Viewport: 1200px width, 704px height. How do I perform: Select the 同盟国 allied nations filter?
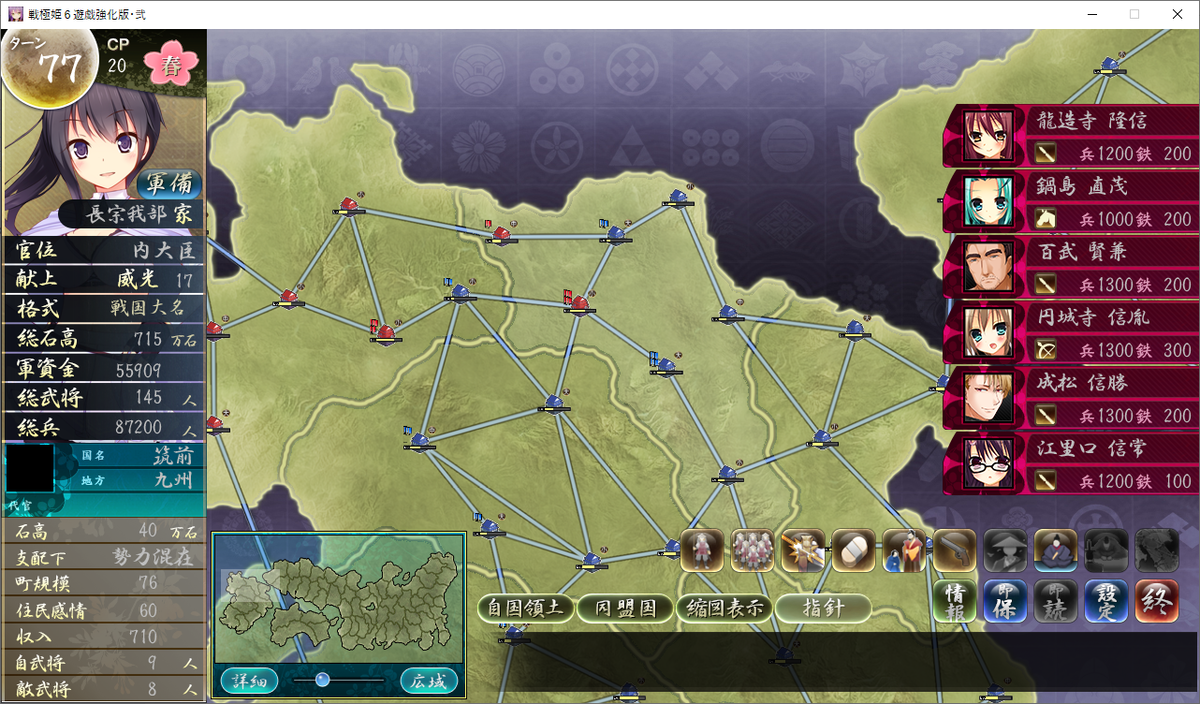click(625, 608)
